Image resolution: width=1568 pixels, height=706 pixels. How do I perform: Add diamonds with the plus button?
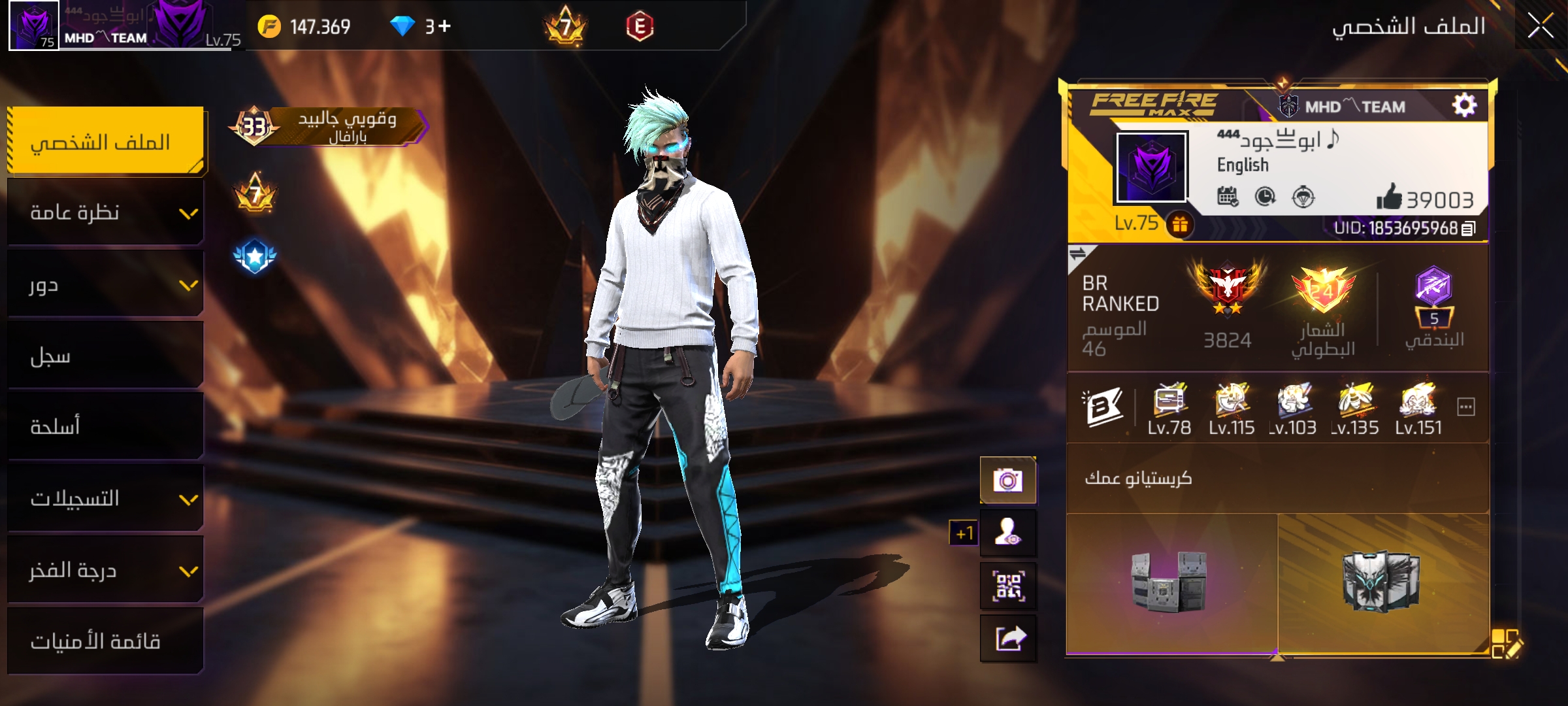(444, 26)
